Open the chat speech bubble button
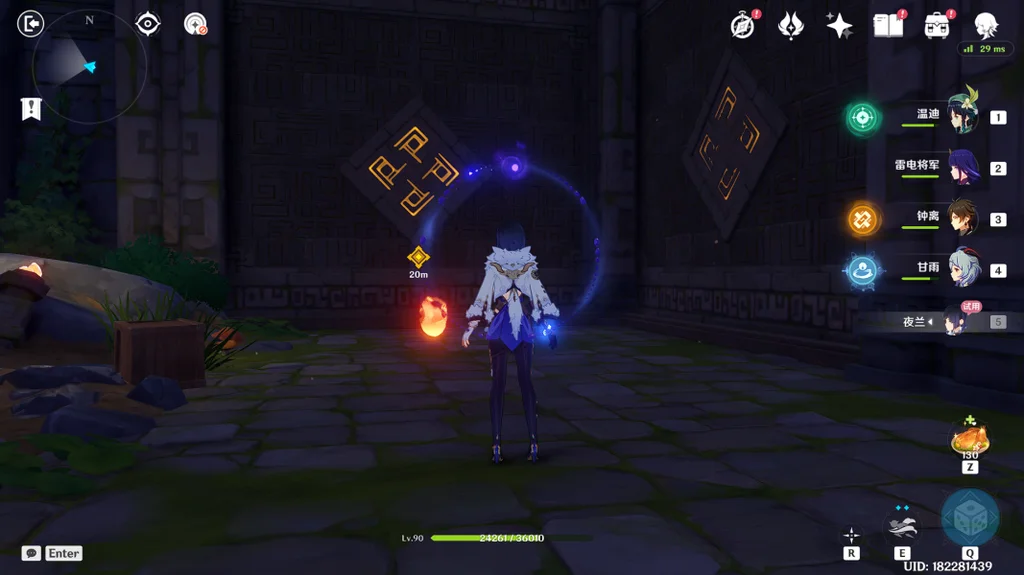The height and width of the screenshot is (575, 1024). click(x=31, y=553)
